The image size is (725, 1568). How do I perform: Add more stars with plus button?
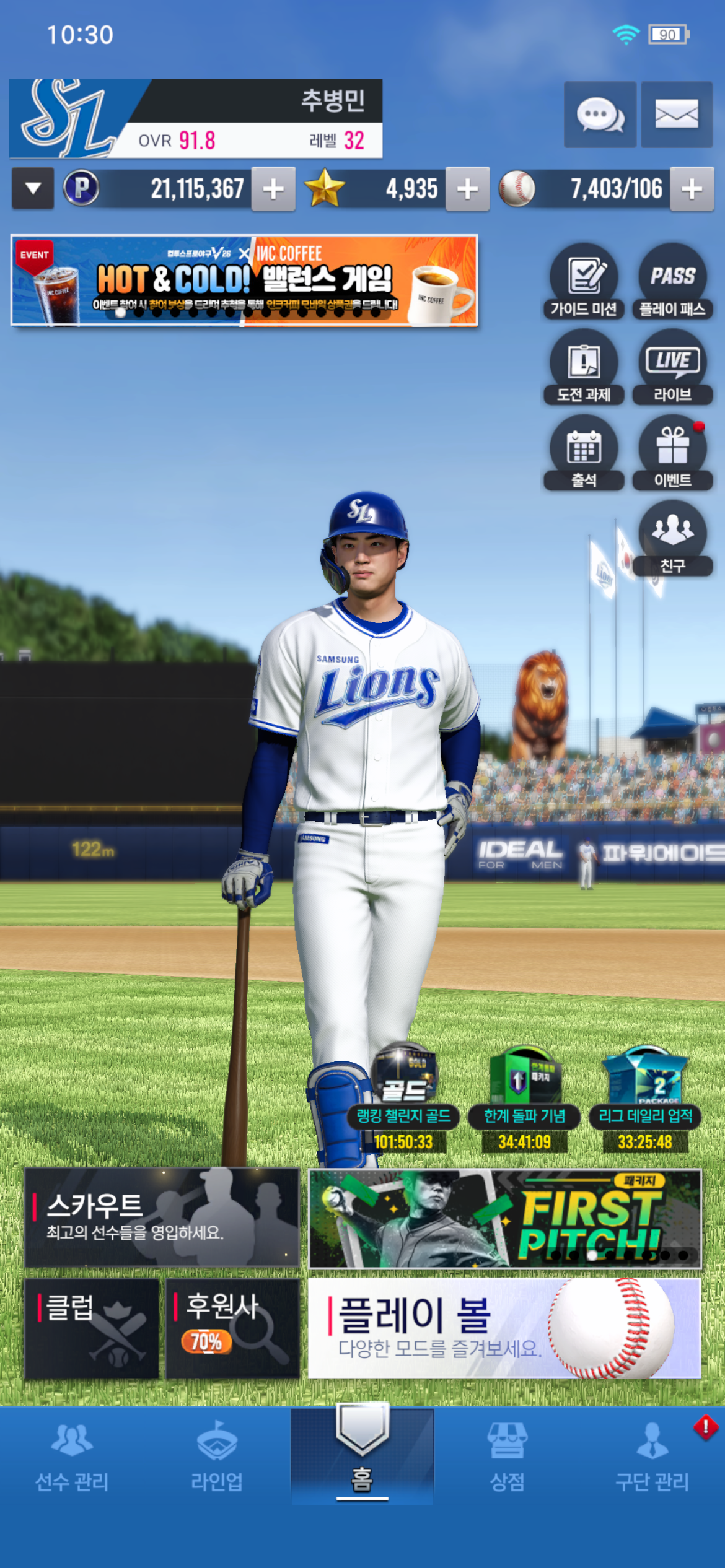[x=467, y=189]
